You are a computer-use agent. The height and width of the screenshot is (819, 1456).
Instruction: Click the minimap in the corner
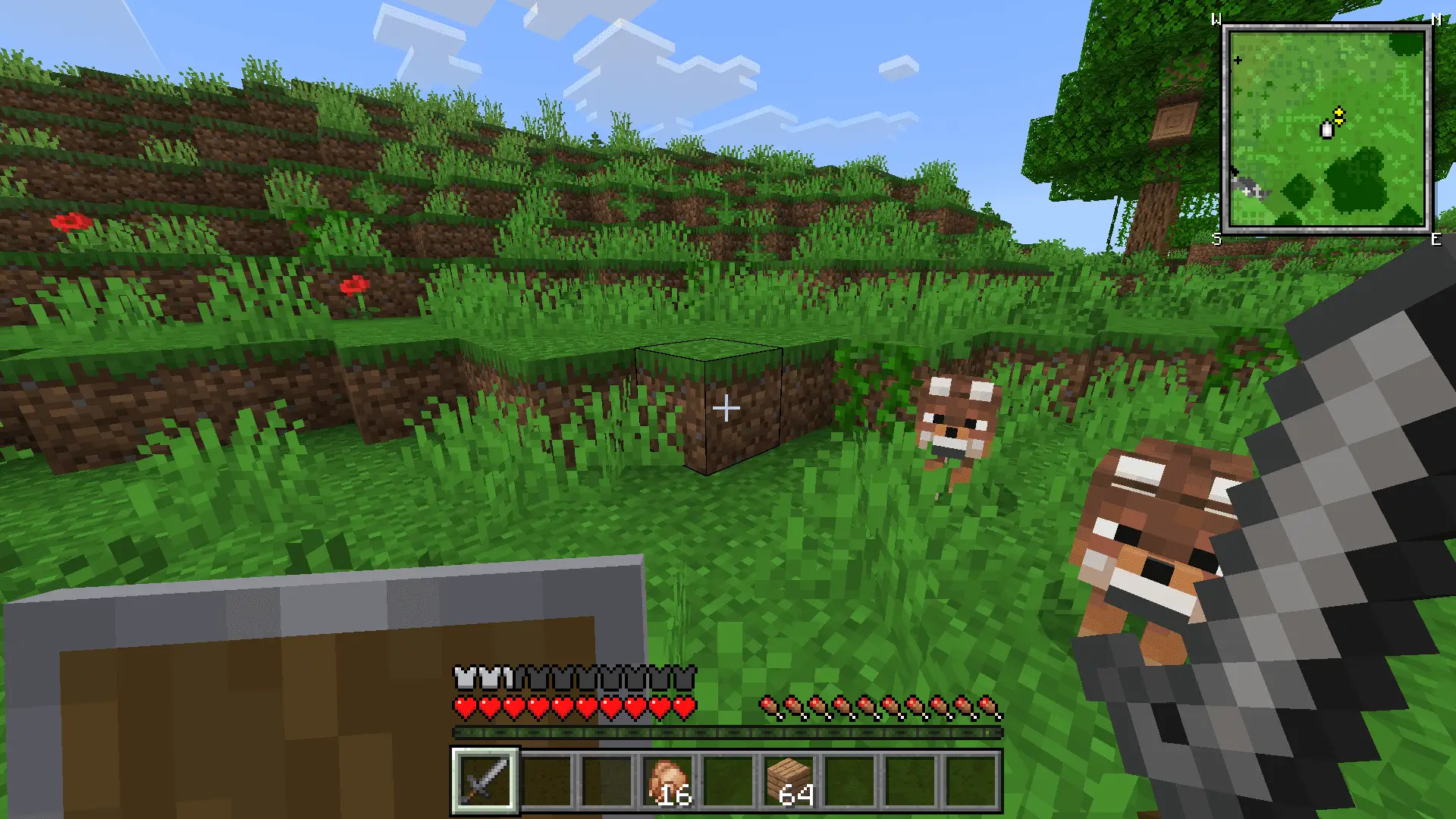[1326, 129]
